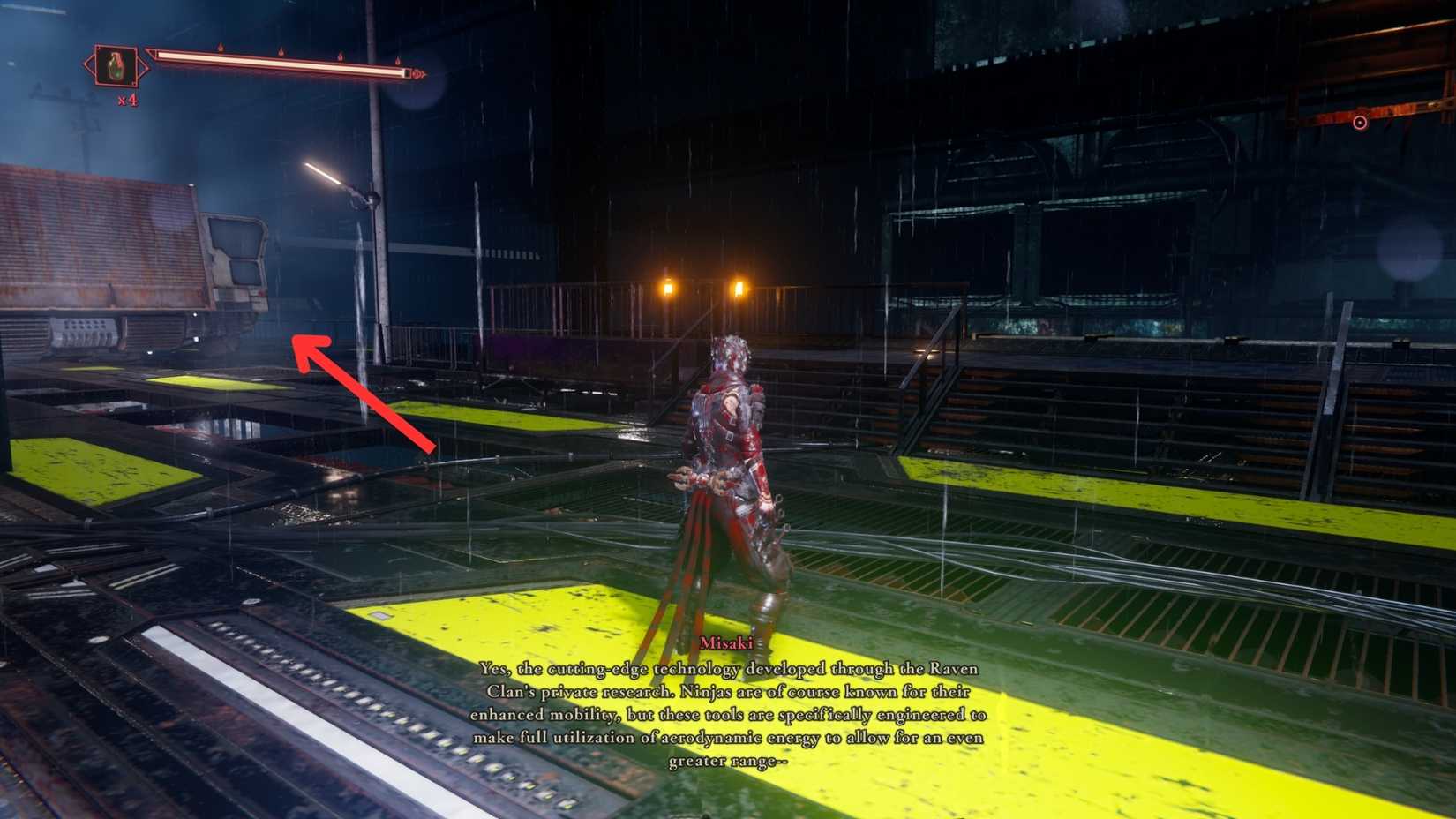
Task: Click the last flame marker on the health bar
Action: (x=397, y=61)
